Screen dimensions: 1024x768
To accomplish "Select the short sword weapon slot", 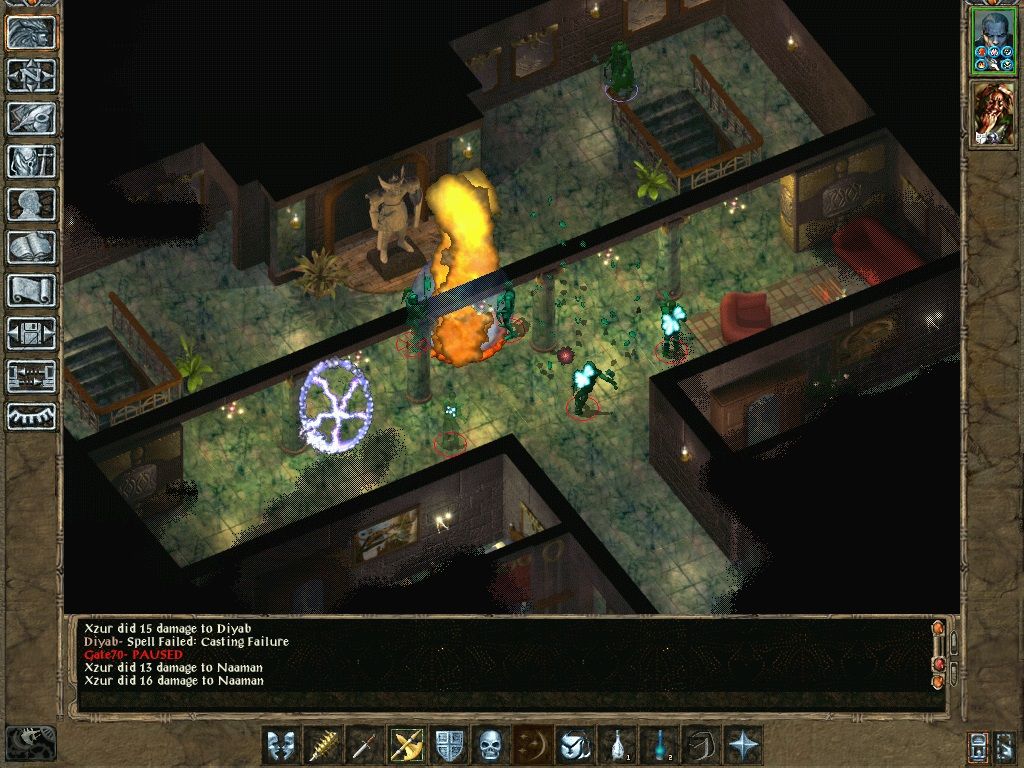I will pyautogui.click(x=365, y=745).
